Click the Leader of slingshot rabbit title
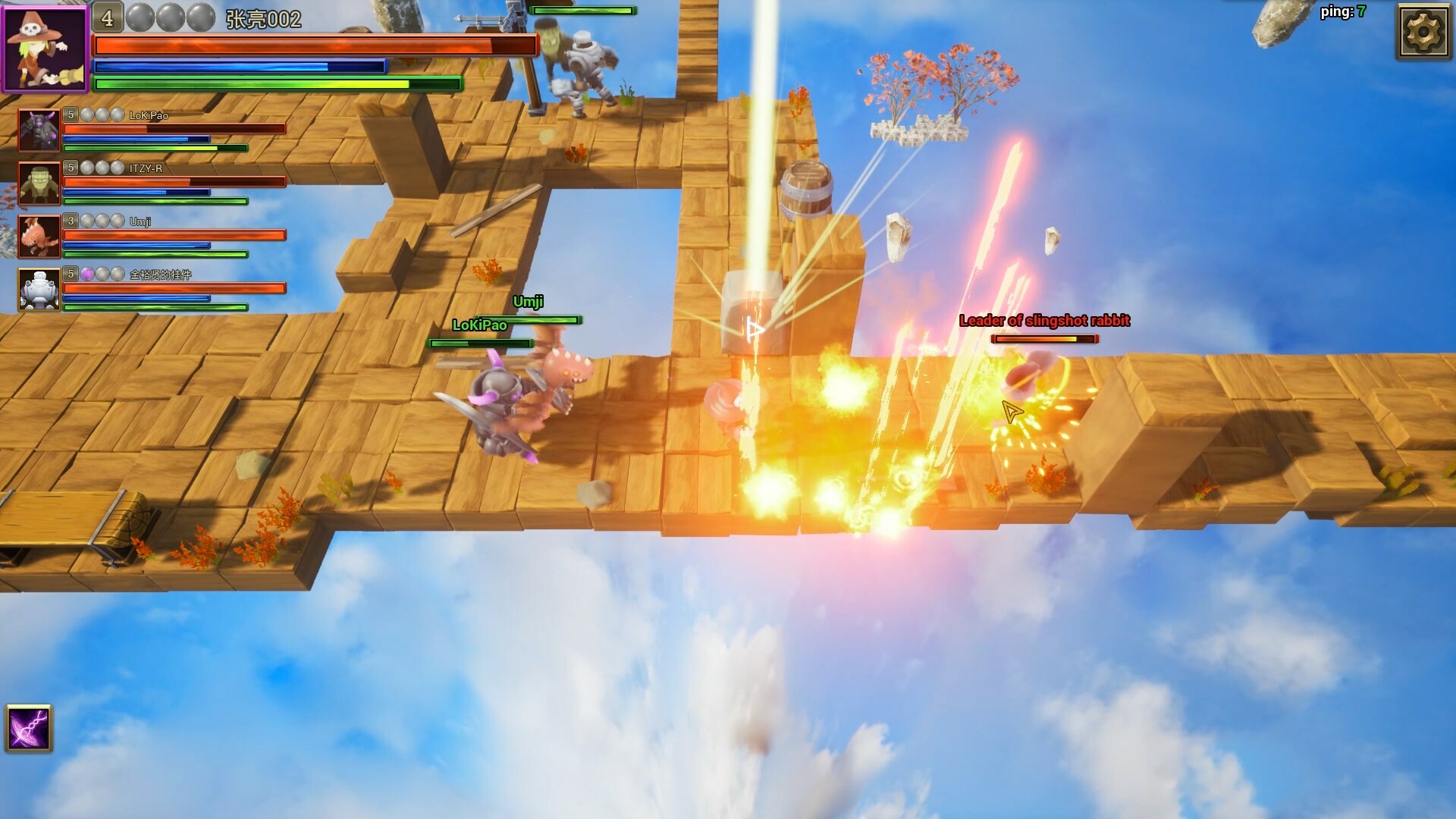Image resolution: width=1456 pixels, height=819 pixels. coord(1045,320)
